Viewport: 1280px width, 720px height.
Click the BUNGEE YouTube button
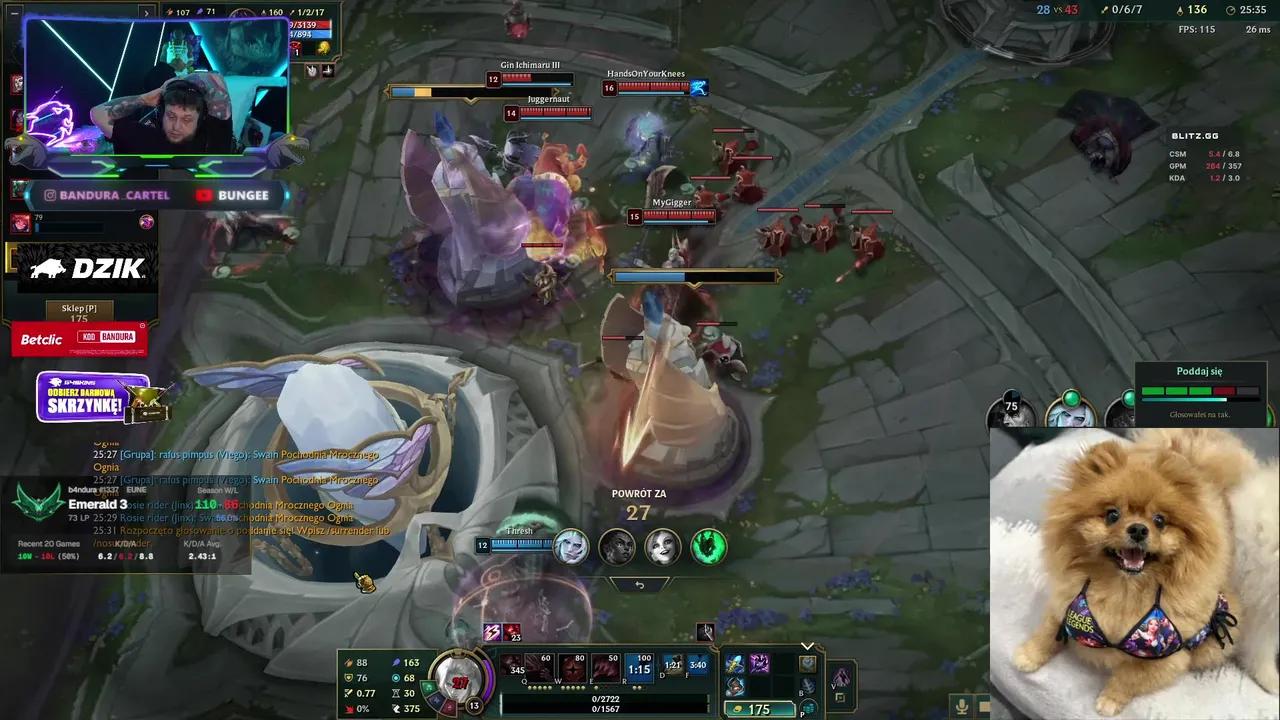point(232,195)
